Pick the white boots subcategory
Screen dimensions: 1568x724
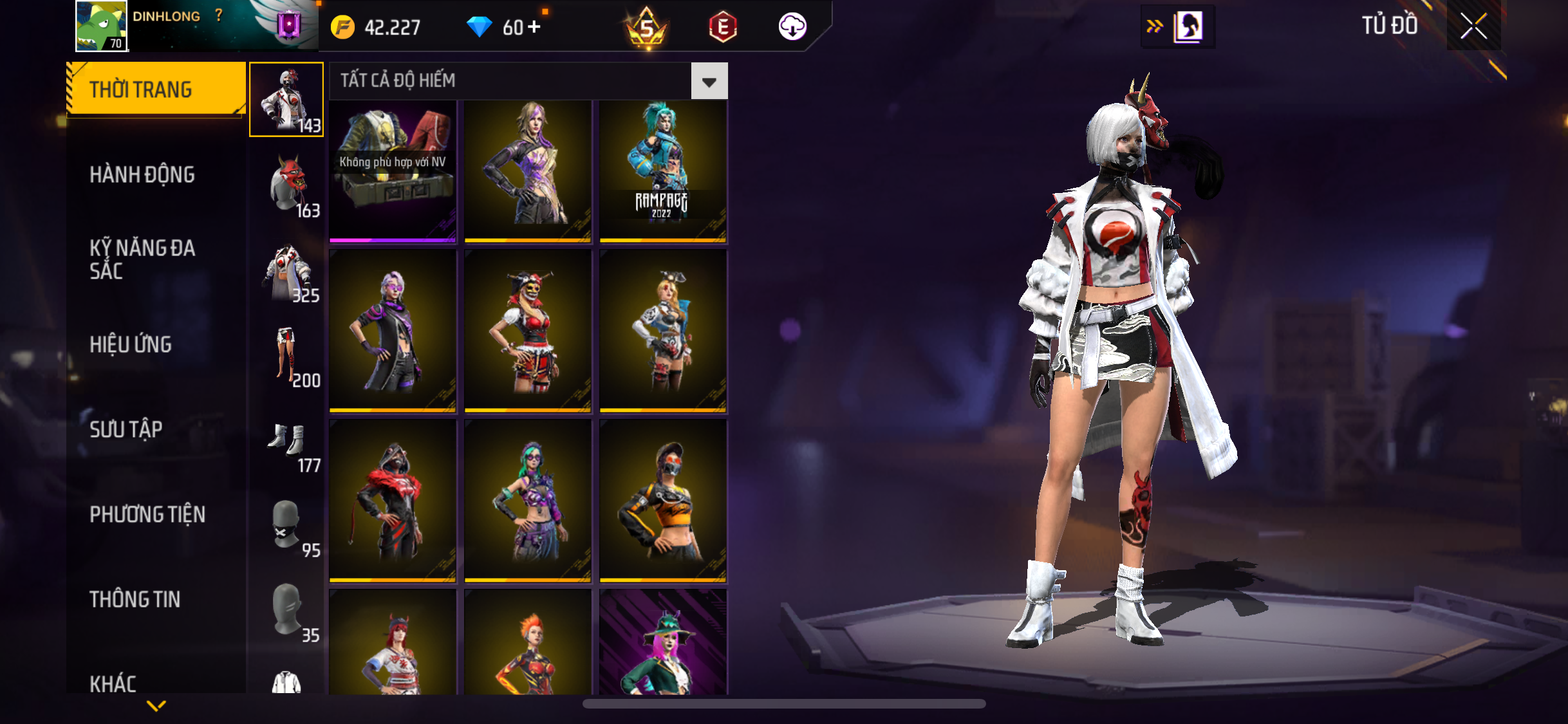[x=287, y=440]
